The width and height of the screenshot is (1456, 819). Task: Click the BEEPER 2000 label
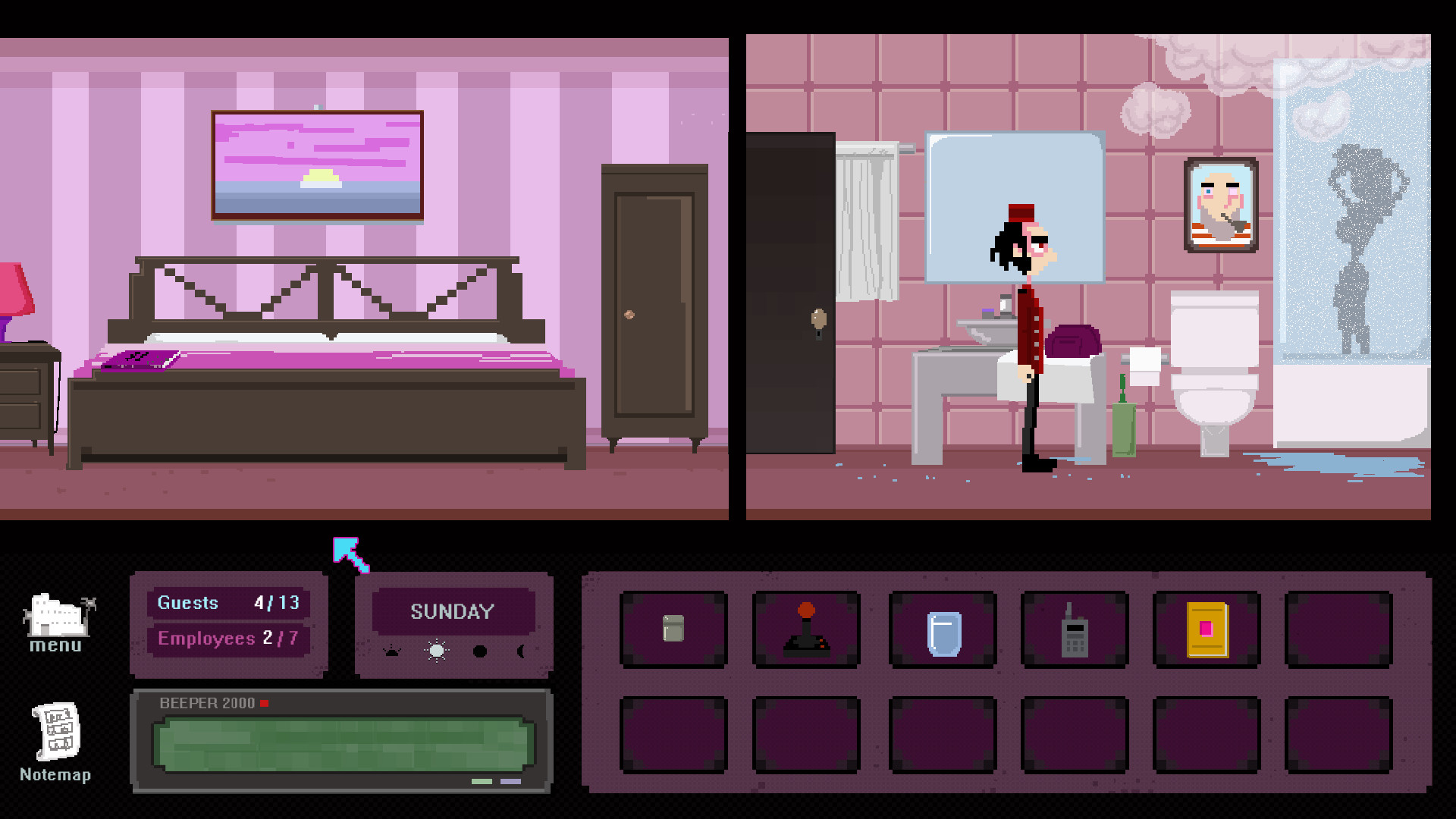pos(206,703)
